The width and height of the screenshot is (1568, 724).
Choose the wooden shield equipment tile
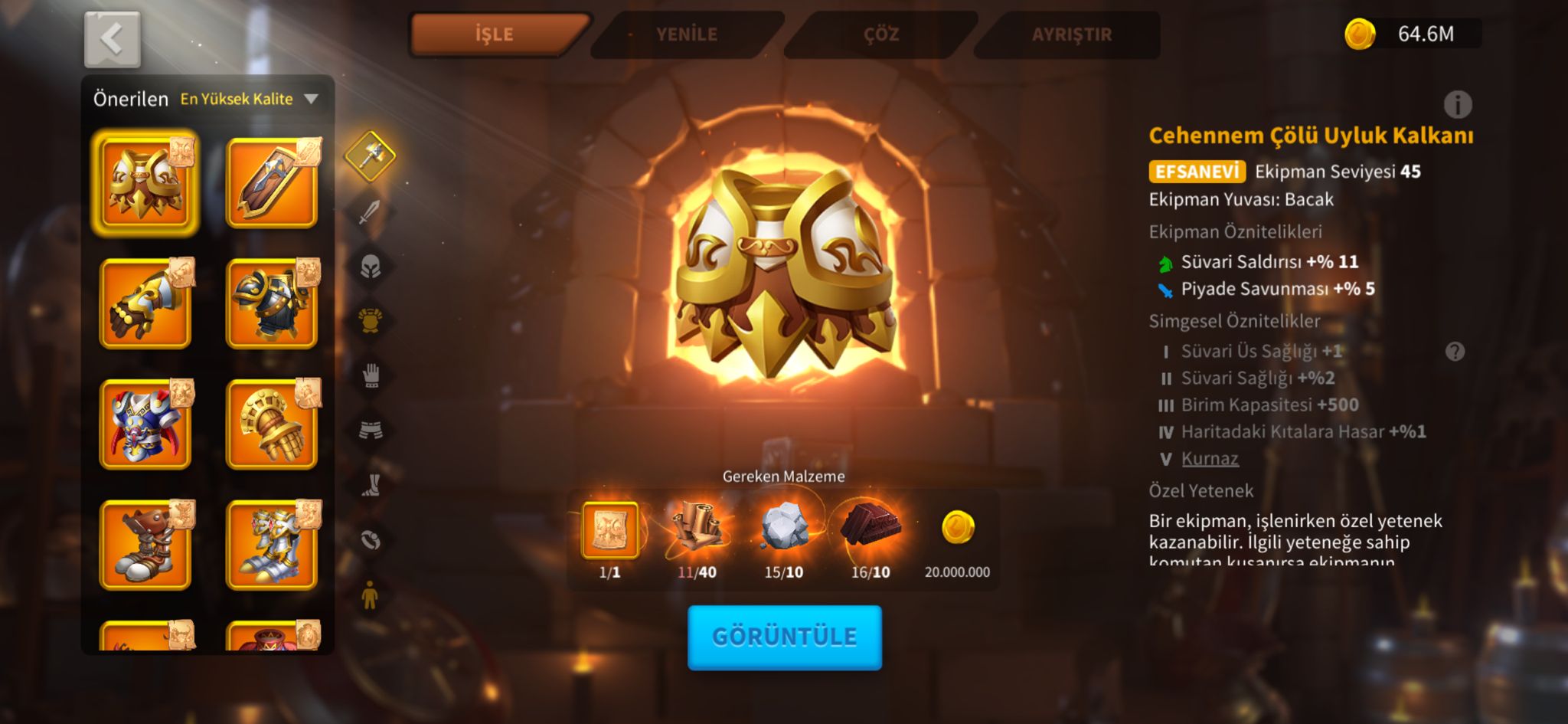click(x=272, y=184)
